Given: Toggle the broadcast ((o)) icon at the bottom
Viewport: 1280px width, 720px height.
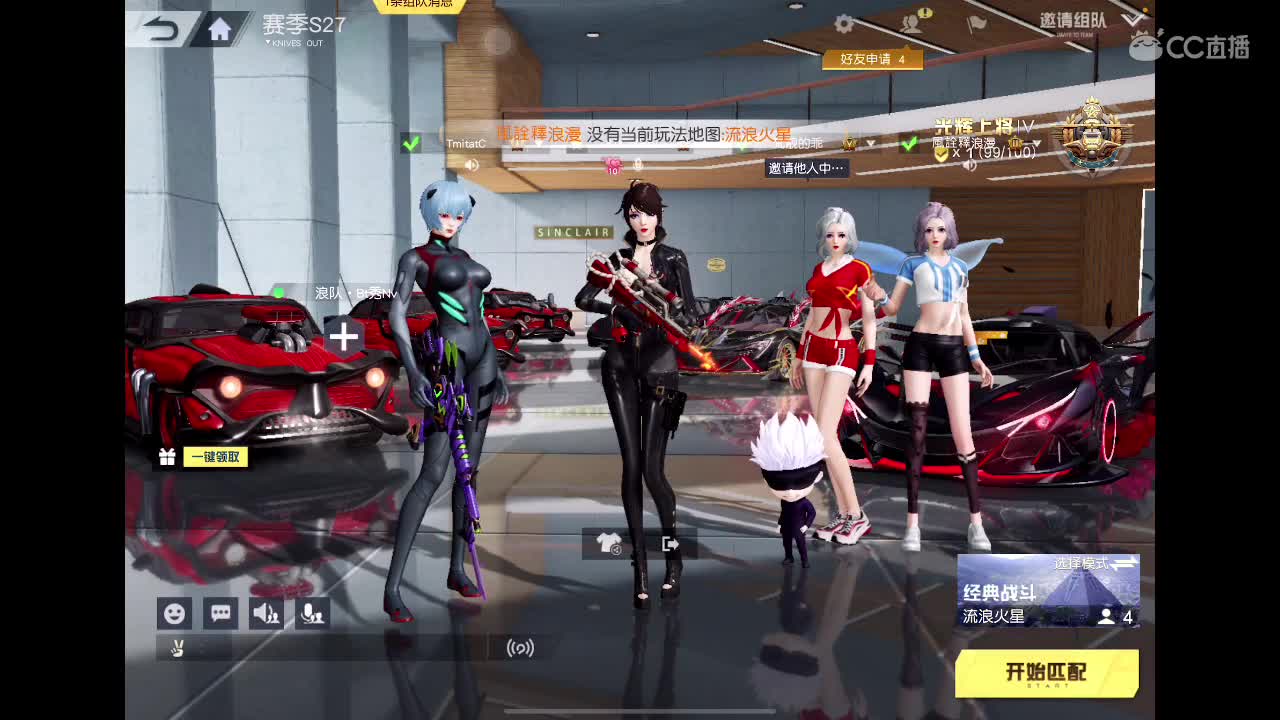Looking at the screenshot, I should (522, 649).
